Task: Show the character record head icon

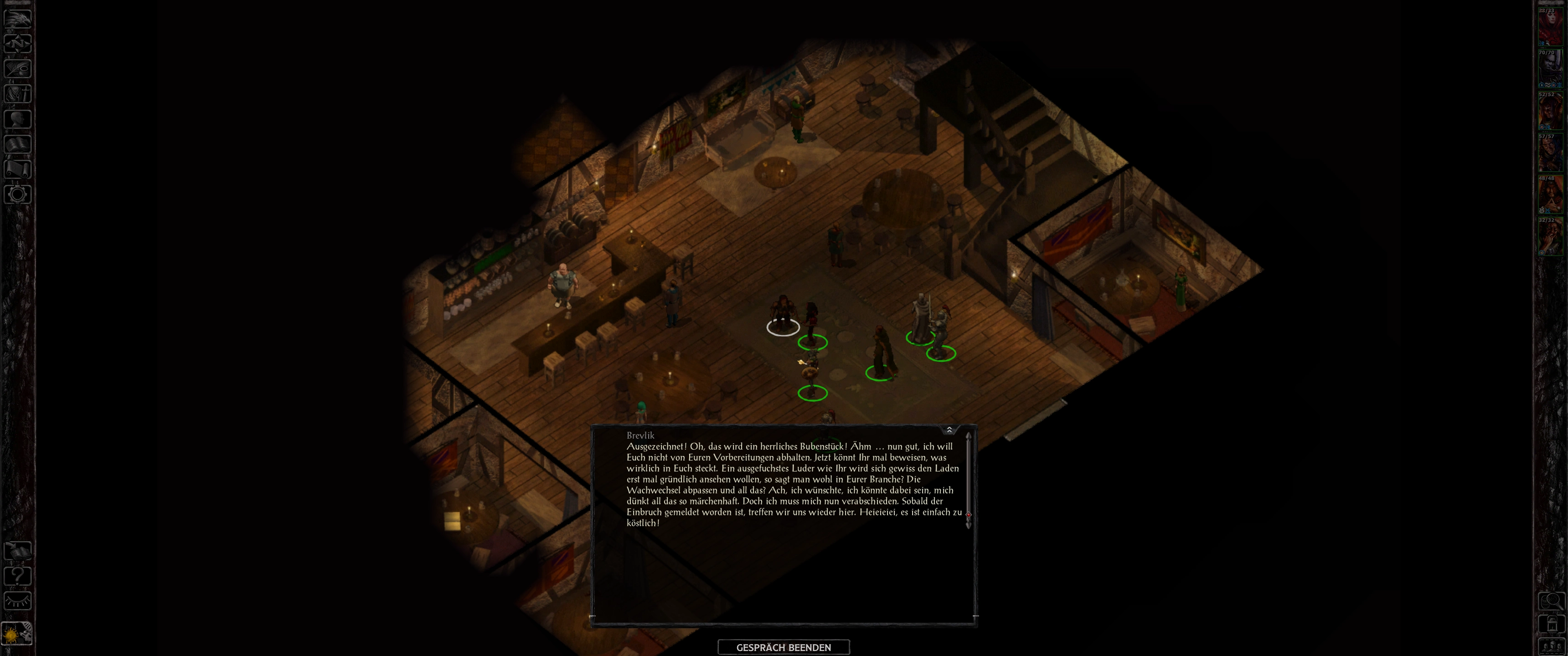Action: coord(18,118)
